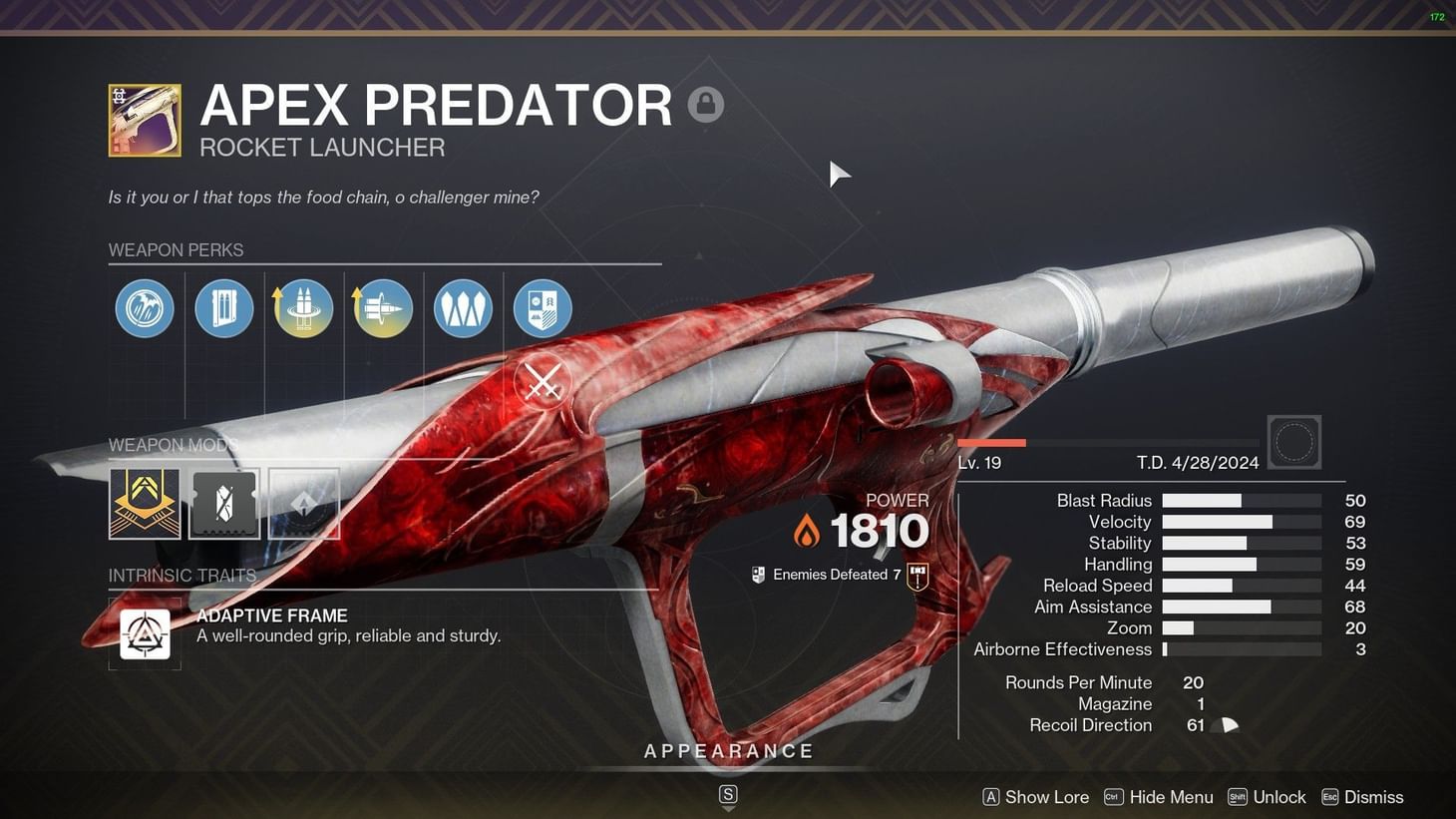Click the recoil direction indicator
This screenshot has height=819, width=1456.
[x=1229, y=725]
